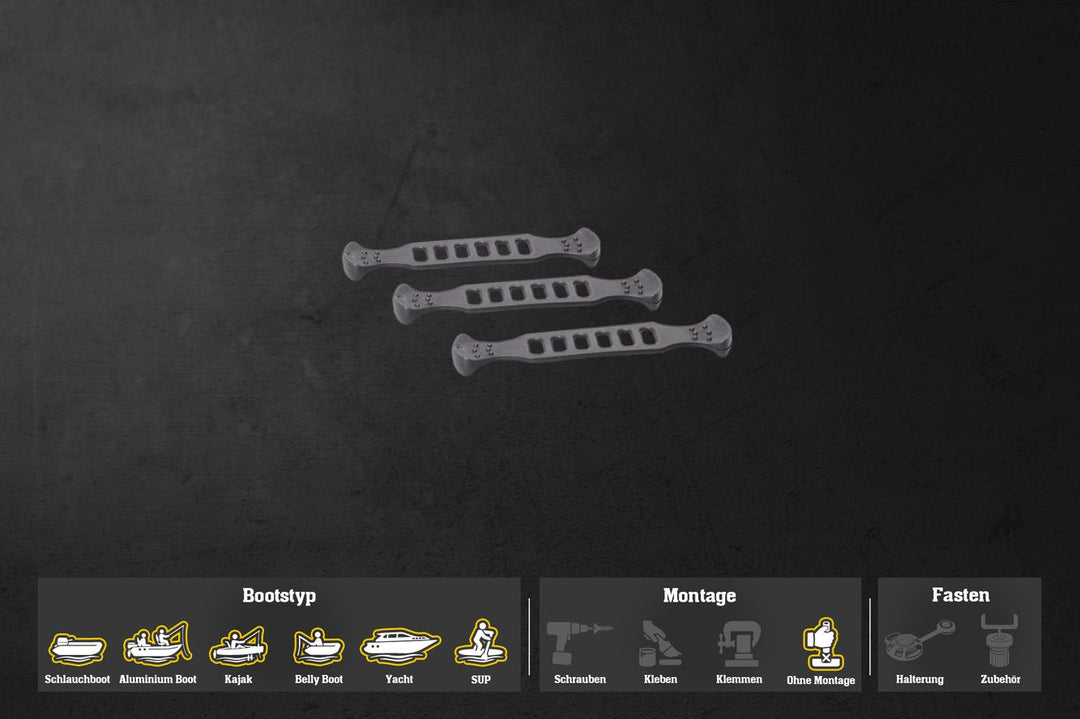Choose the Yacht boat type
The width and height of the screenshot is (1080, 719).
[399, 645]
